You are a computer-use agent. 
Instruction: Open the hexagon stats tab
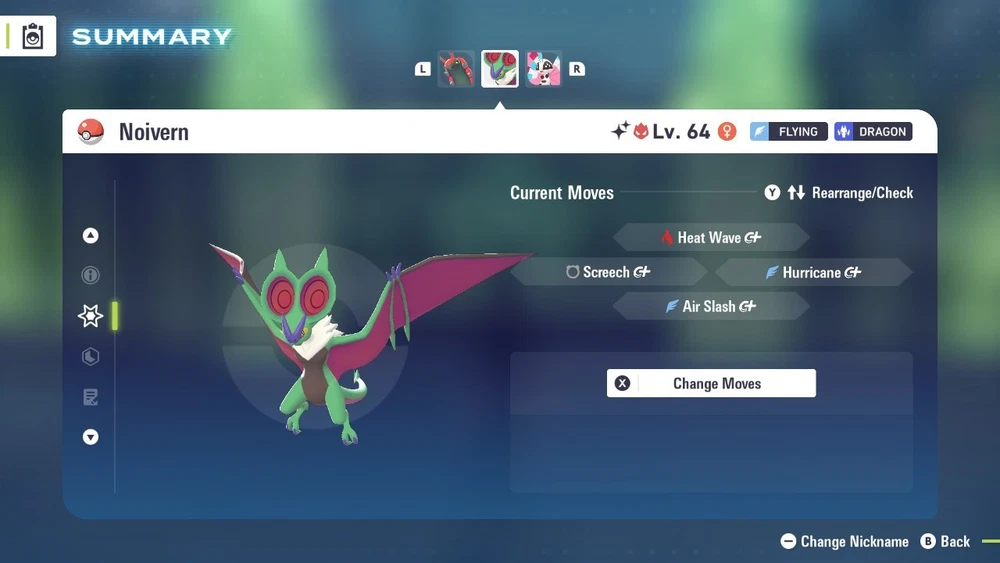coord(91,357)
